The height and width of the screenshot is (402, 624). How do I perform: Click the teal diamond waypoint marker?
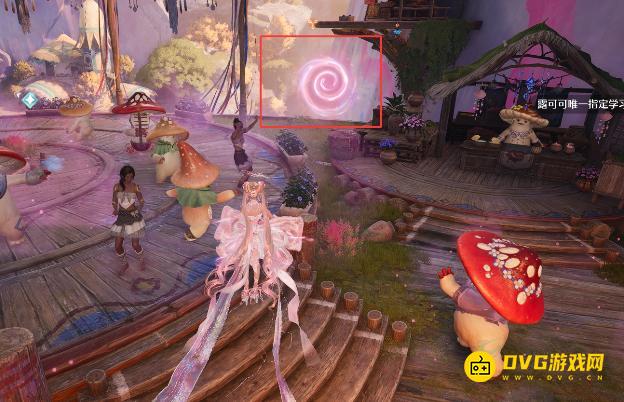point(32,100)
